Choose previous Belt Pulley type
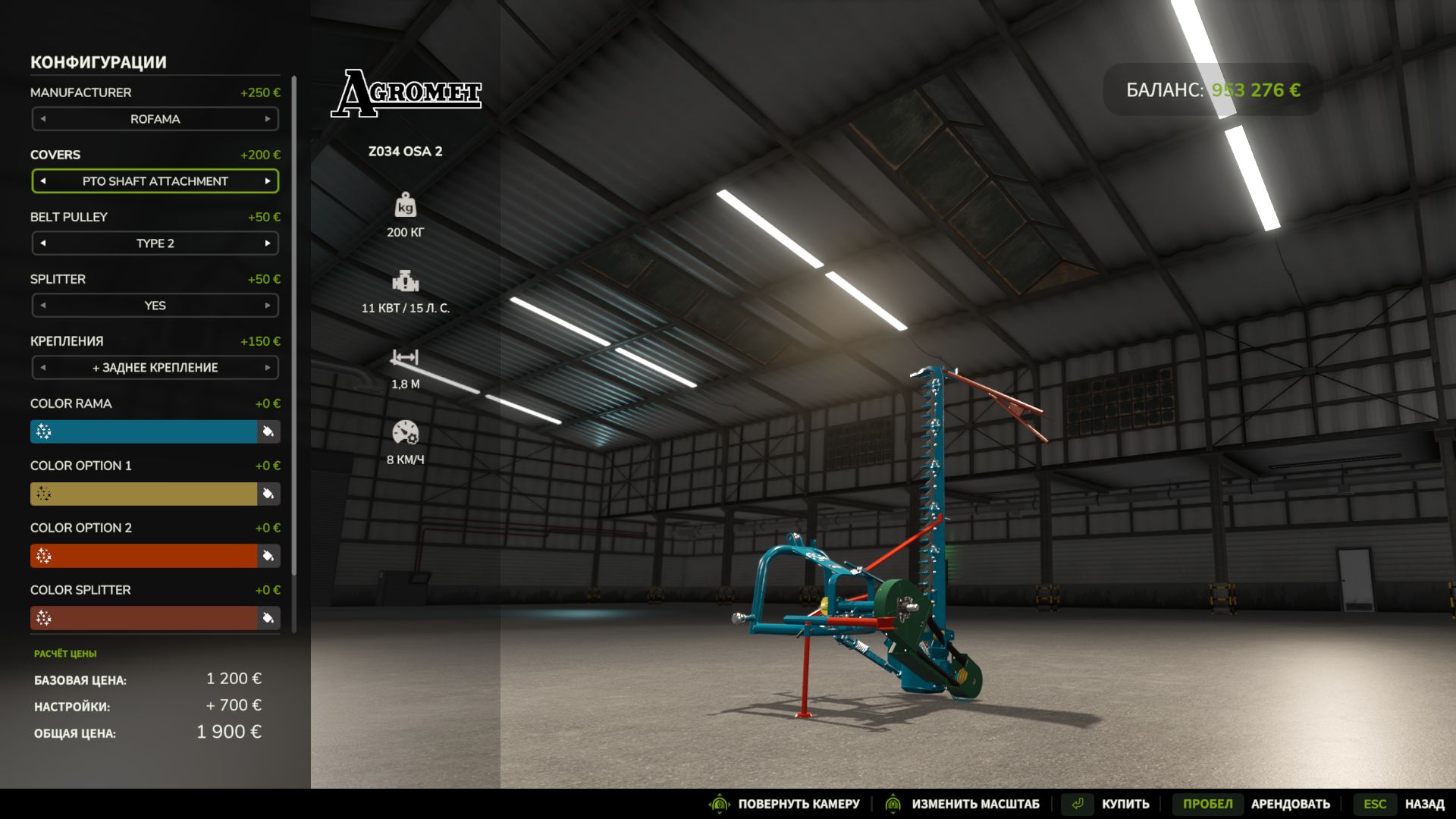 43,243
